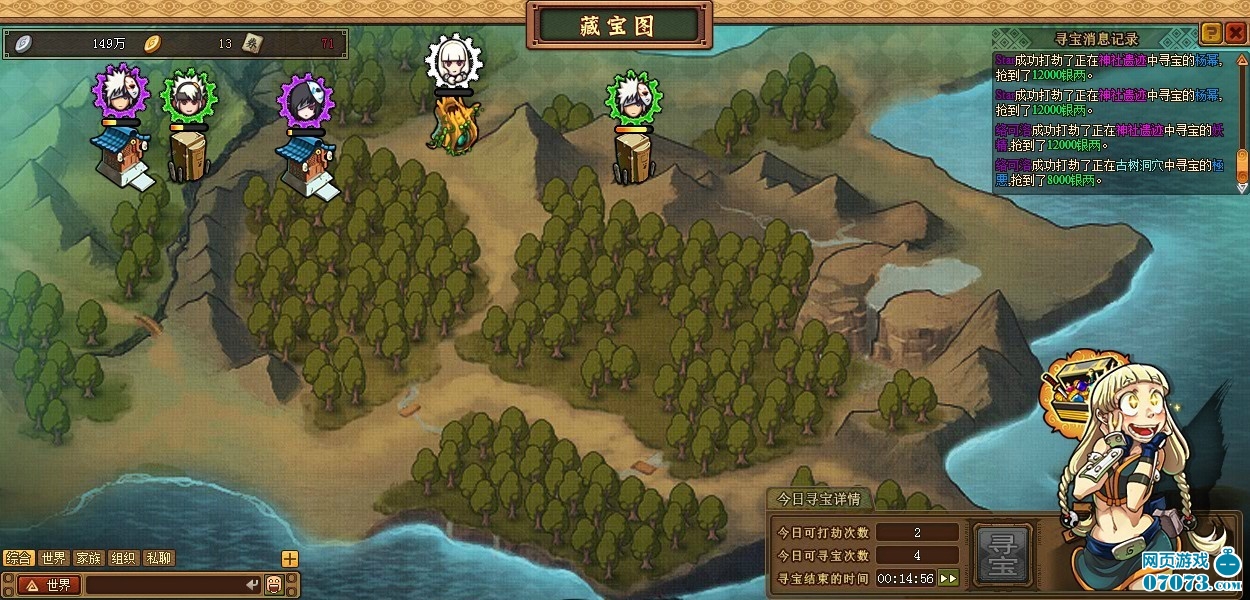
Task: Select the black-haired masked player with purple frame
Action: coord(306,100)
